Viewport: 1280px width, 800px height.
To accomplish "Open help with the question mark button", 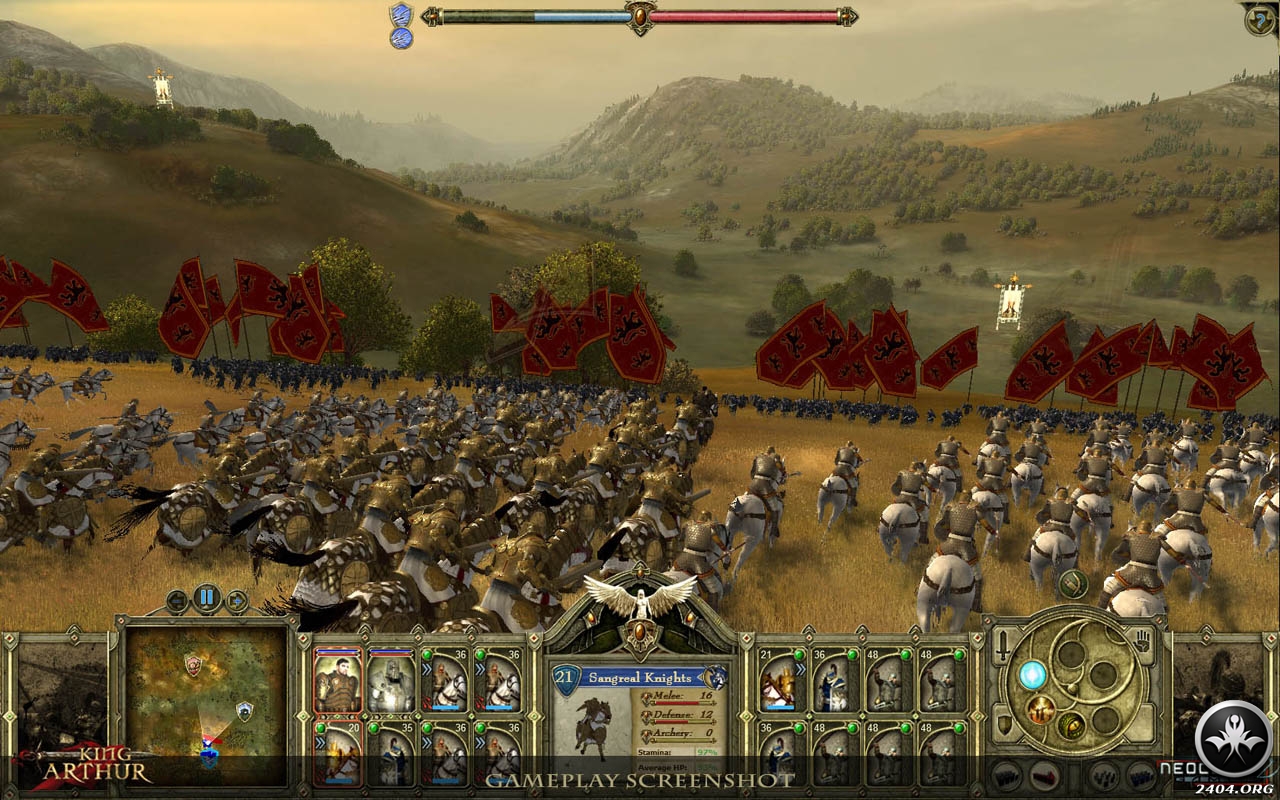I will pyautogui.click(x=1258, y=19).
